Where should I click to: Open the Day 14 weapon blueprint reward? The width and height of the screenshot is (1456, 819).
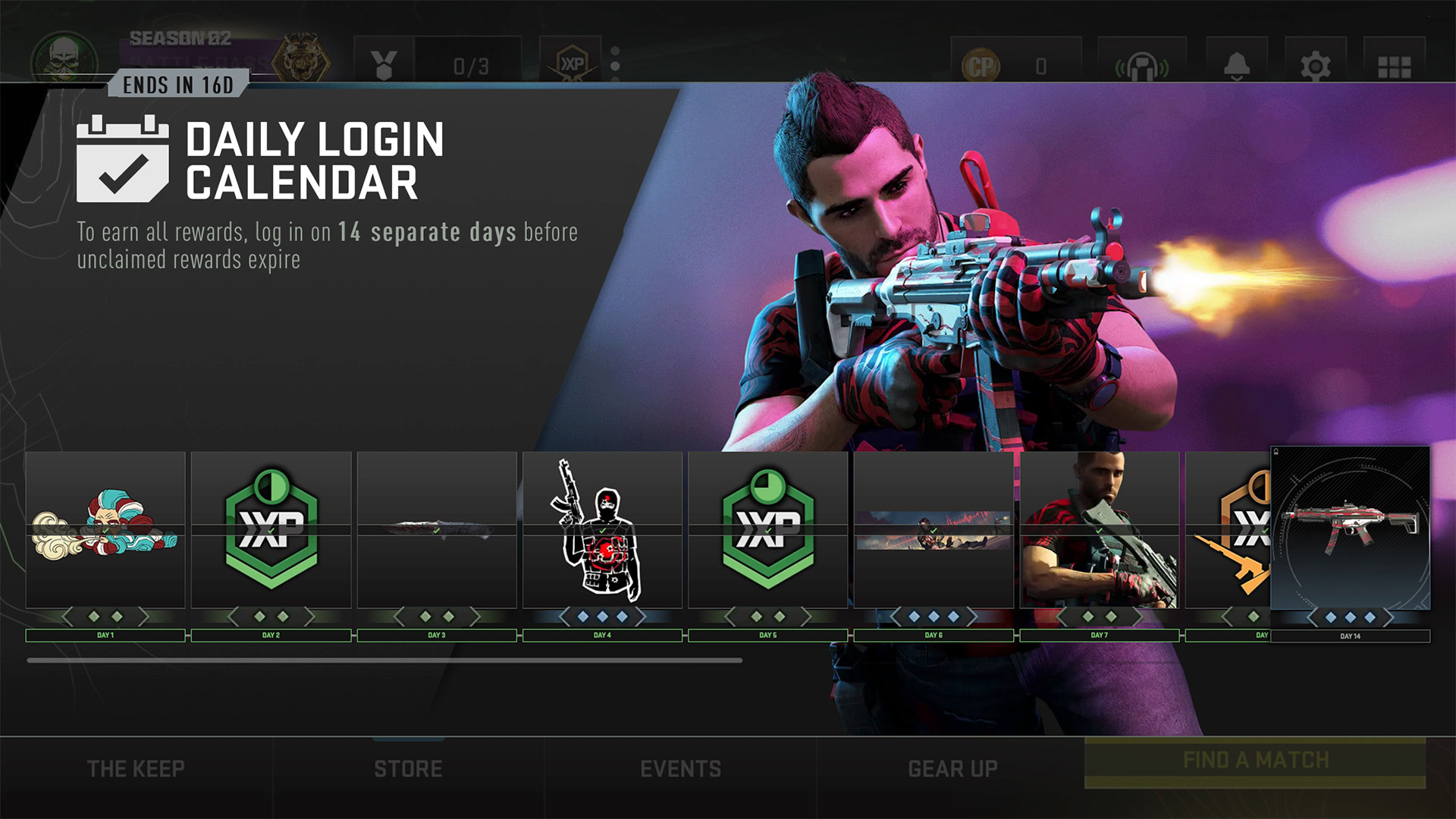[1350, 529]
